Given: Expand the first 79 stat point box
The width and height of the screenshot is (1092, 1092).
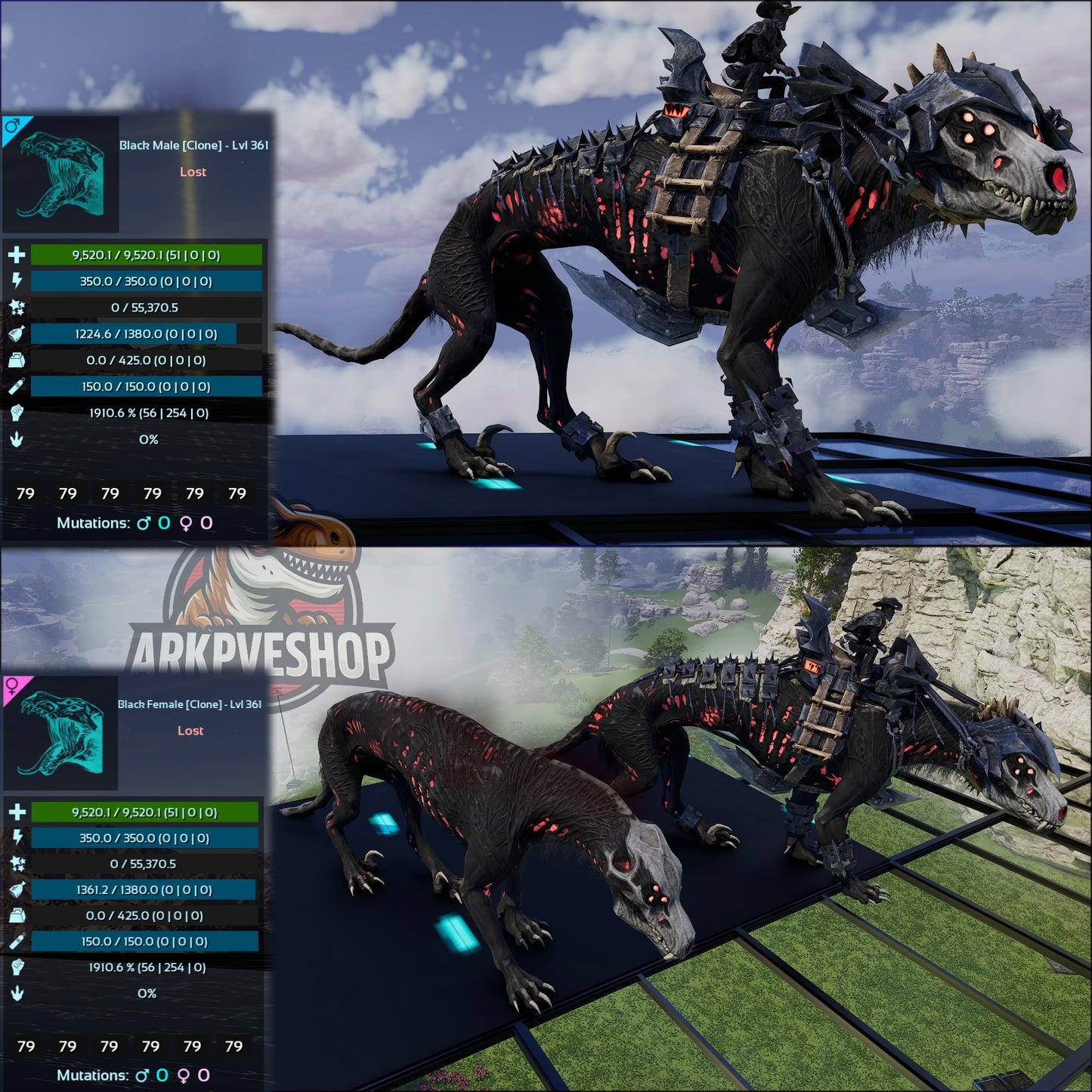Looking at the screenshot, I should click(x=26, y=493).
